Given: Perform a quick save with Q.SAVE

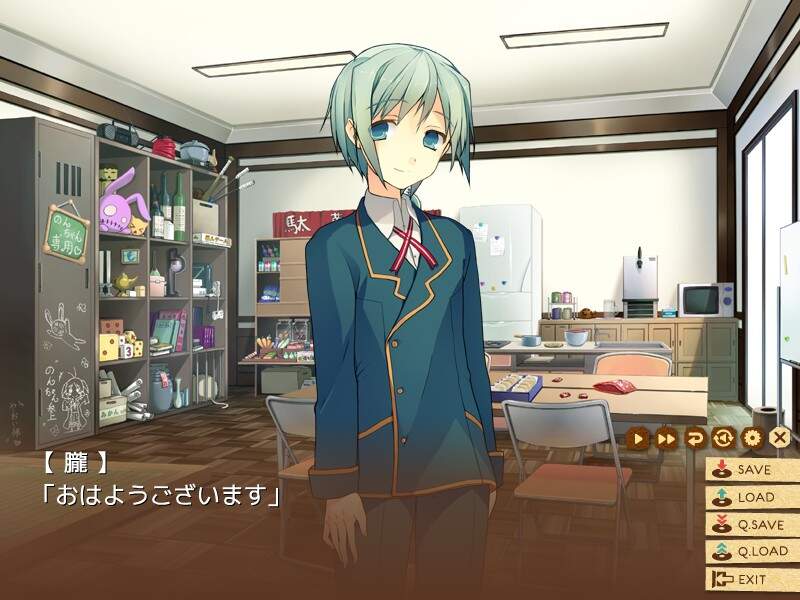Looking at the screenshot, I should (x=750, y=523).
